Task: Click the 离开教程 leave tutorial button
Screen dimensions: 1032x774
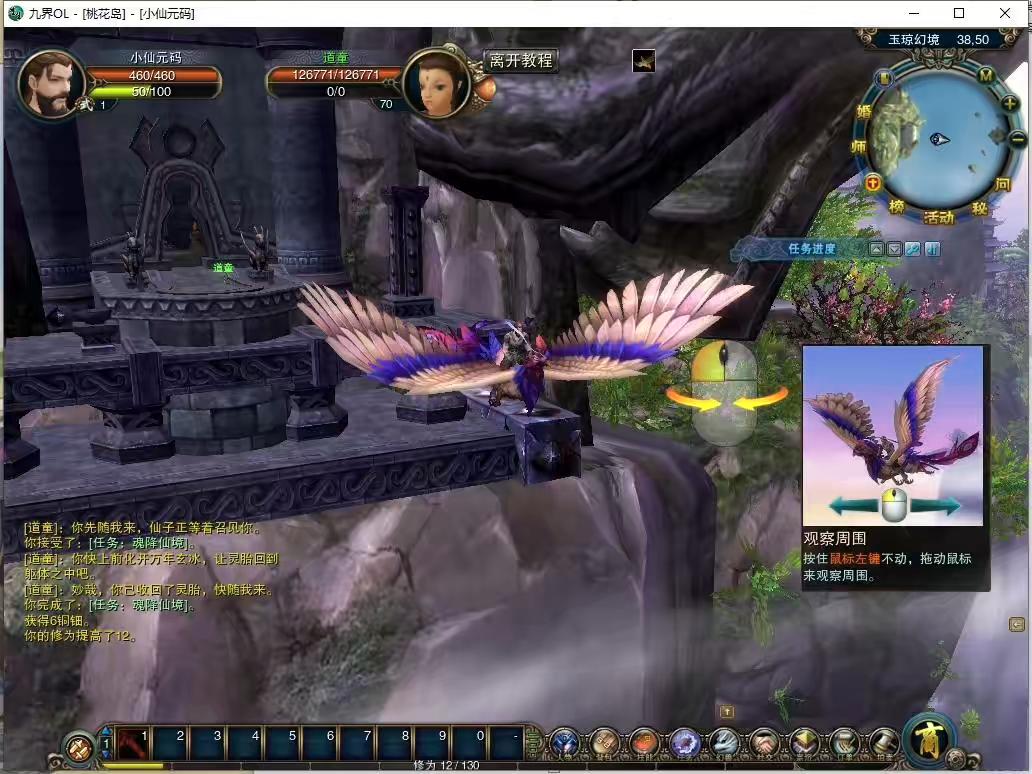Action: 520,60
